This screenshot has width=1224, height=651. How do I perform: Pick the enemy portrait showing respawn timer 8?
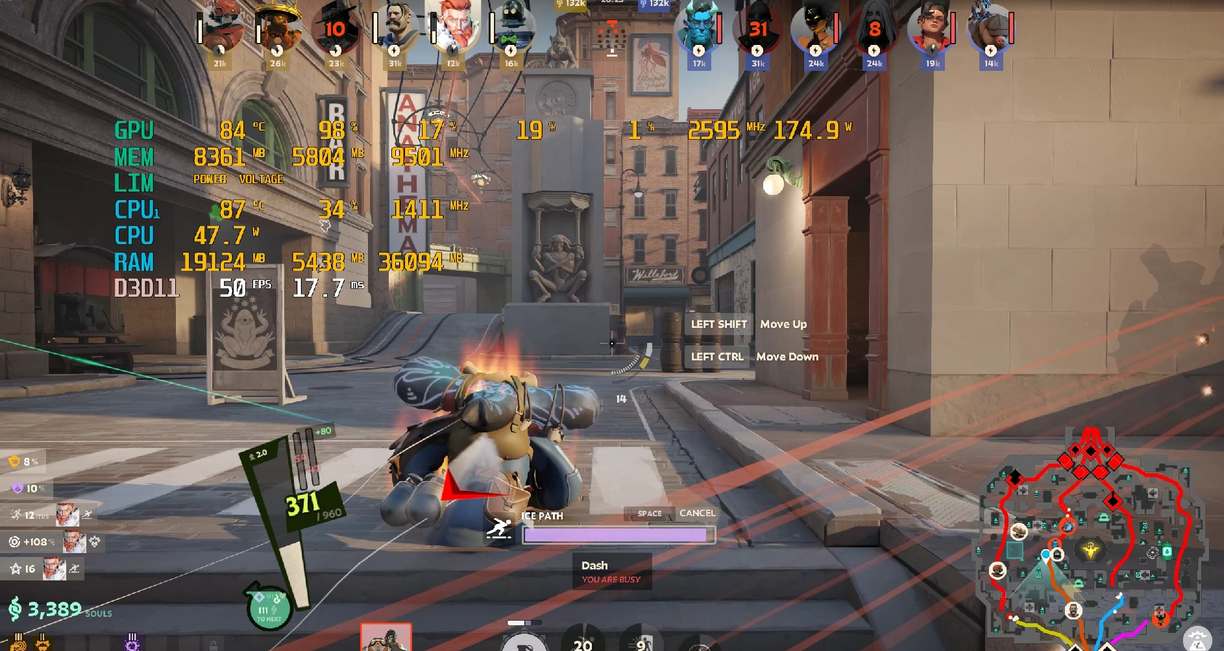[875, 31]
